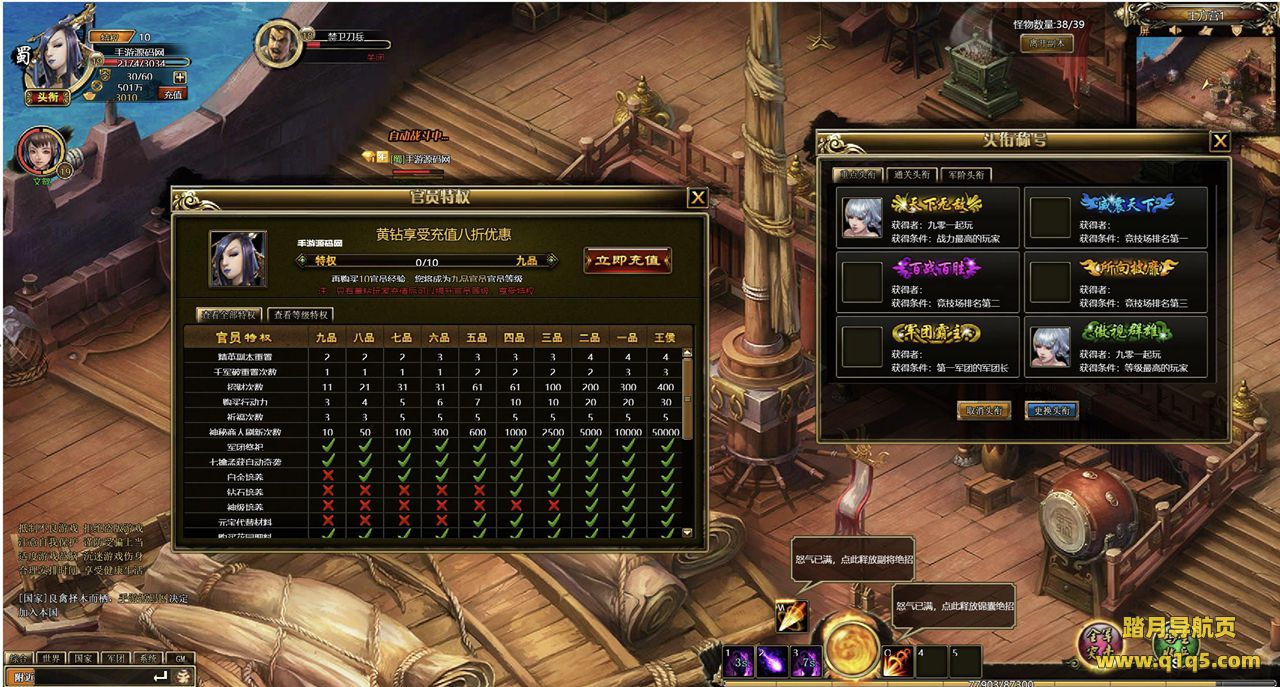This screenshot has width=1280, height=687.
Task: Click the 取消头衔 cancel title button
Action: point(983,410)
